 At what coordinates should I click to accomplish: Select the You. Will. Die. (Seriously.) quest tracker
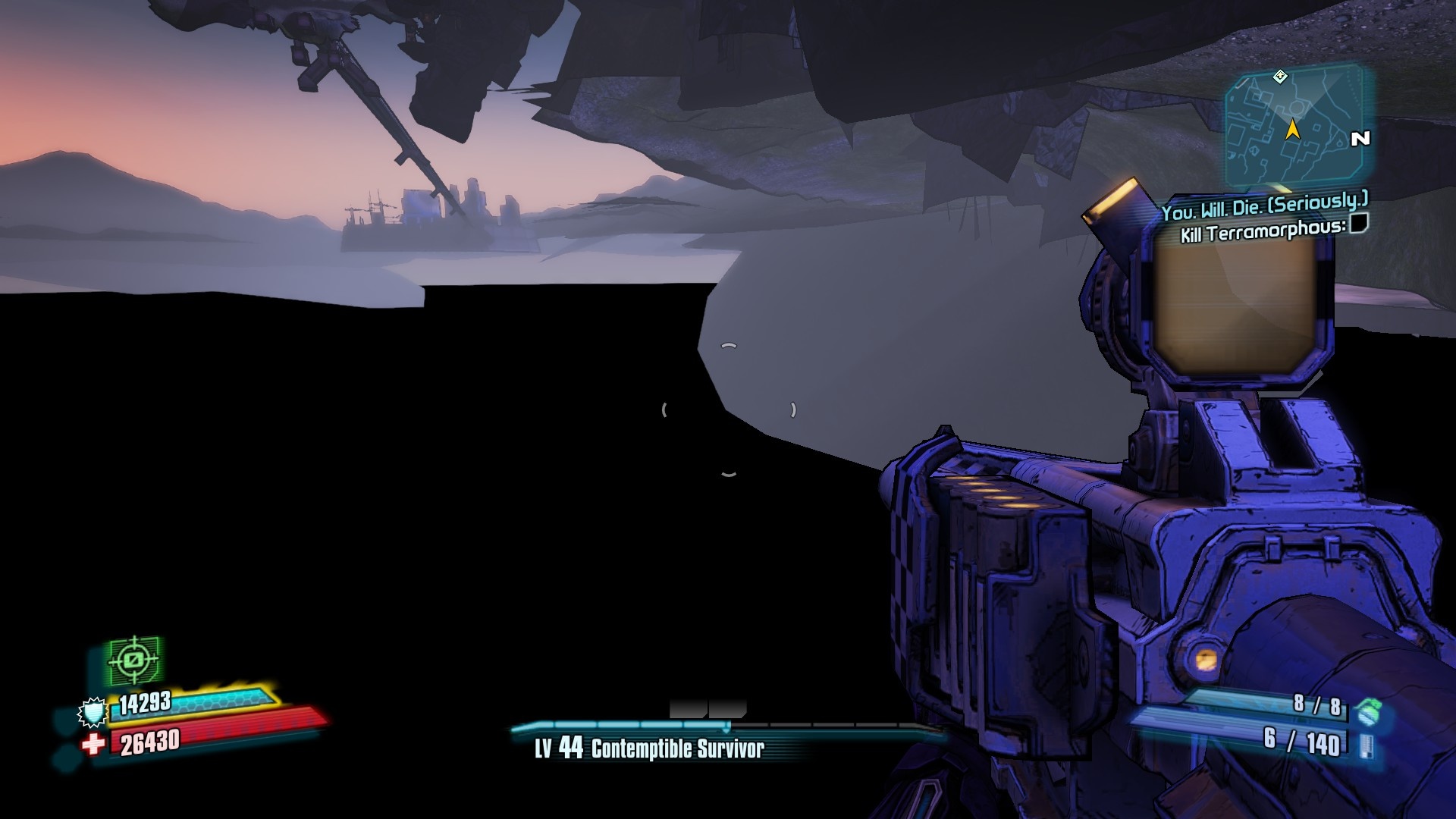(x=1264, y=206)
